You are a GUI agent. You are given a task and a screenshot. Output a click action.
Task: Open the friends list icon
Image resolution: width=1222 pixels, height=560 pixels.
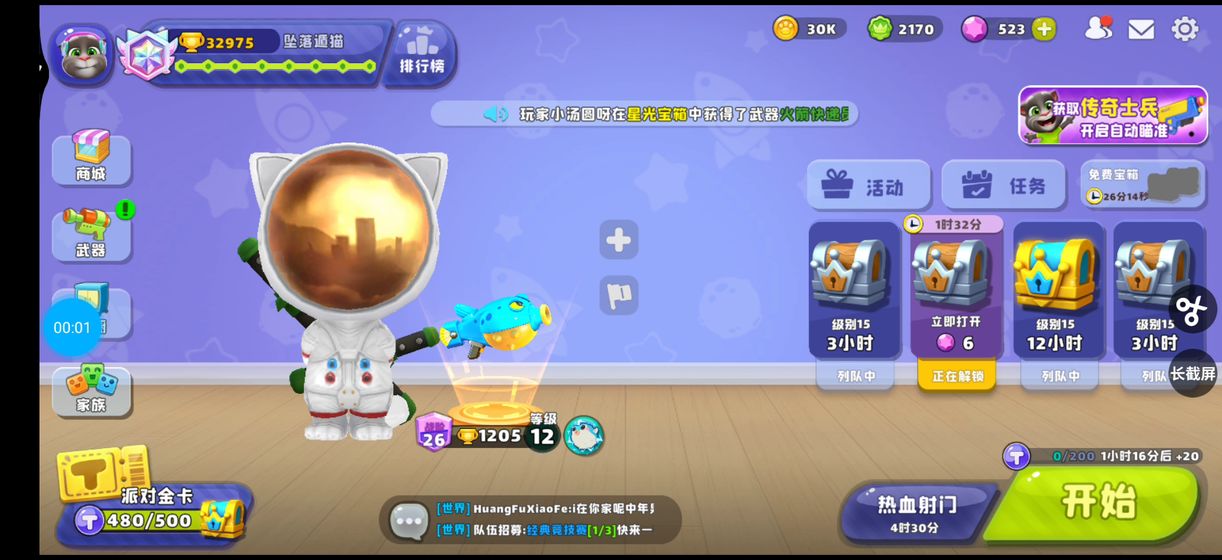(1098, 29)
